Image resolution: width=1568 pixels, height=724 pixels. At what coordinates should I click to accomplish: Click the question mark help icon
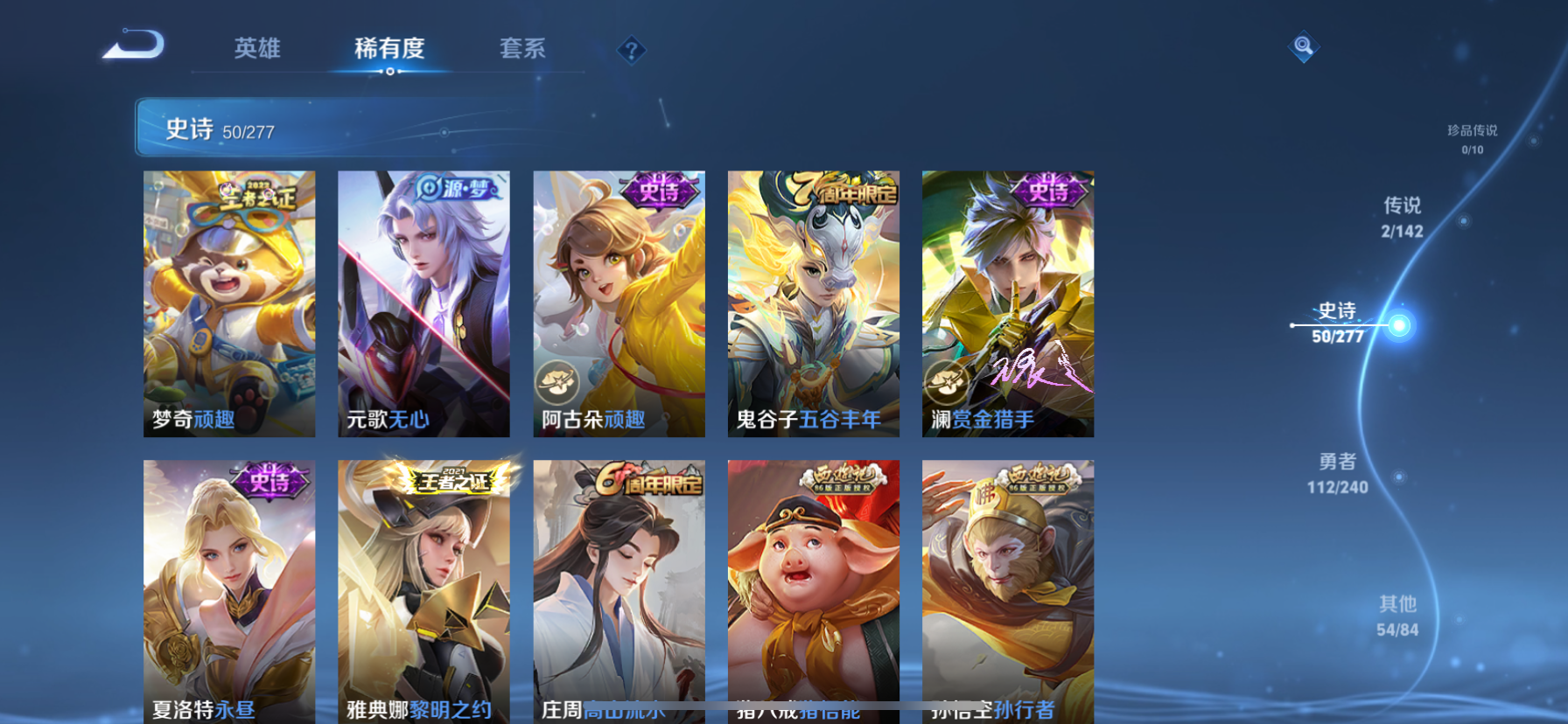click(632, 50)
